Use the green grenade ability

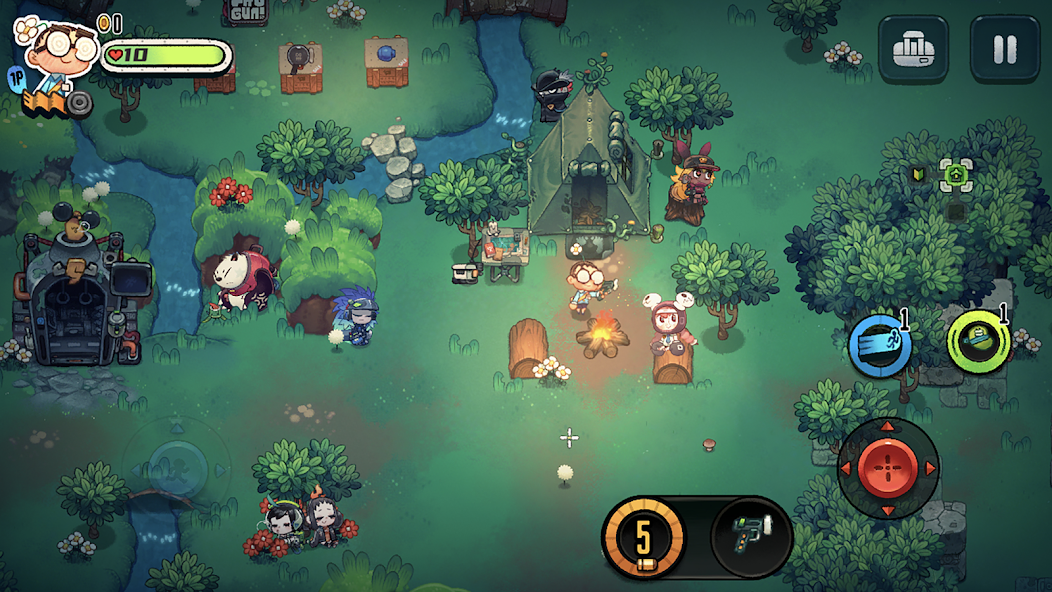pyautogui.click(x=978, y=342)
